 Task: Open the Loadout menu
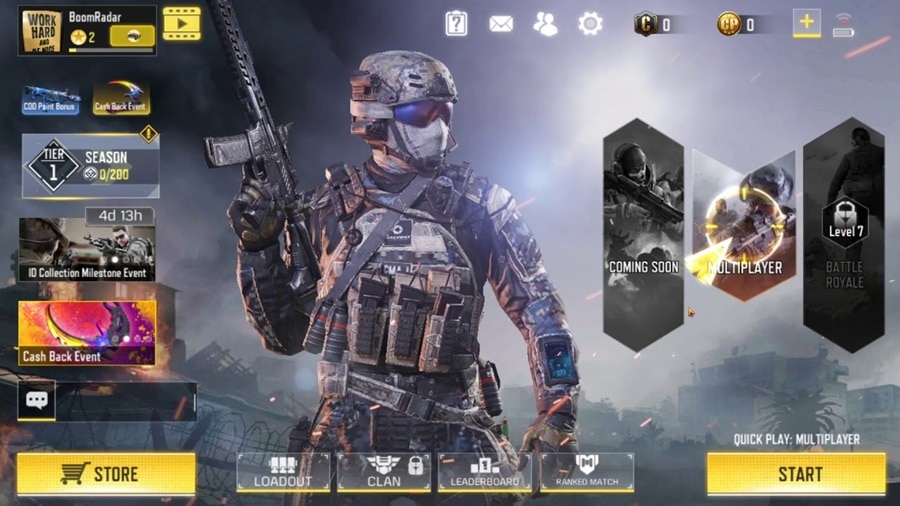tap(283, 472)
